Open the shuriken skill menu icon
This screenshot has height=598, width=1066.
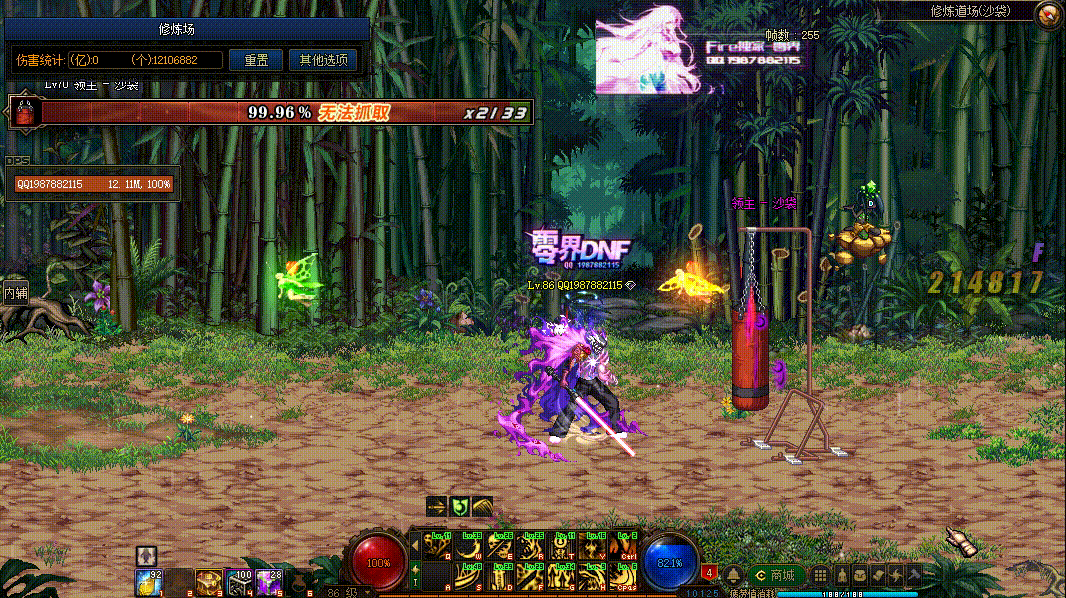pos(896,575)
